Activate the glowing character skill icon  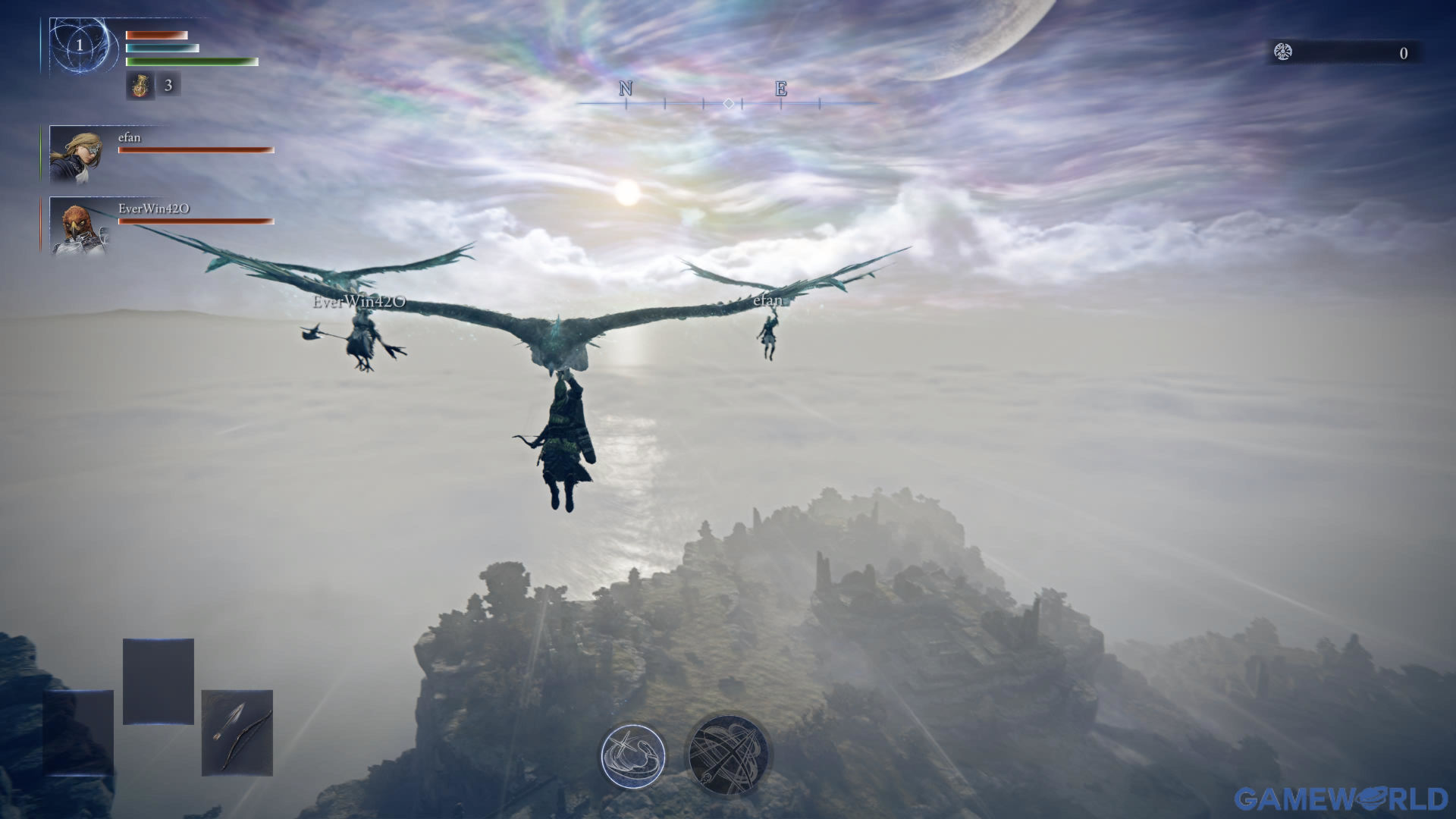pyautogui.click(x=633, y=756)
